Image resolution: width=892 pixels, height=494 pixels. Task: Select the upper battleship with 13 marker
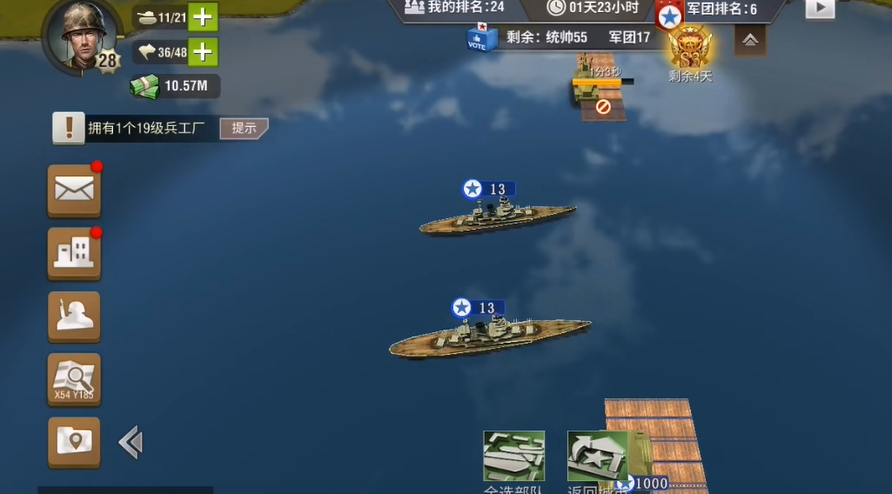497,216
